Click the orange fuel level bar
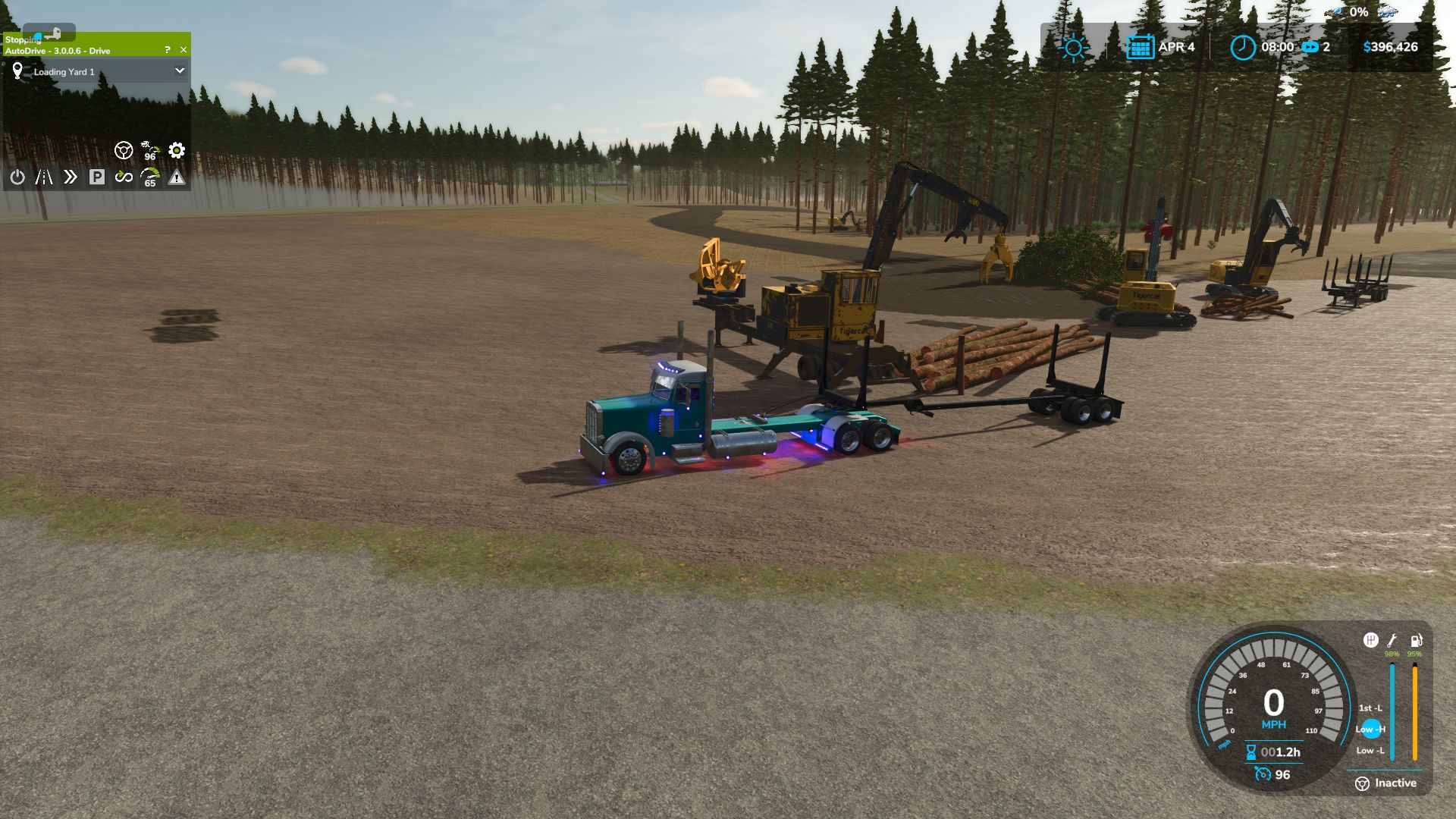The image size is (1456, 819). tap(1415, 711)
